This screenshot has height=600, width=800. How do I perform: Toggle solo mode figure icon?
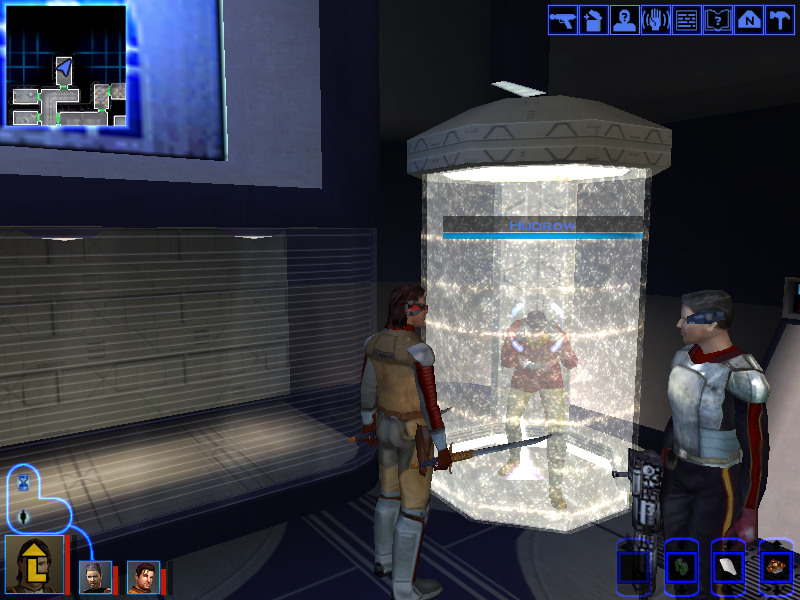[x=24, y=517]
